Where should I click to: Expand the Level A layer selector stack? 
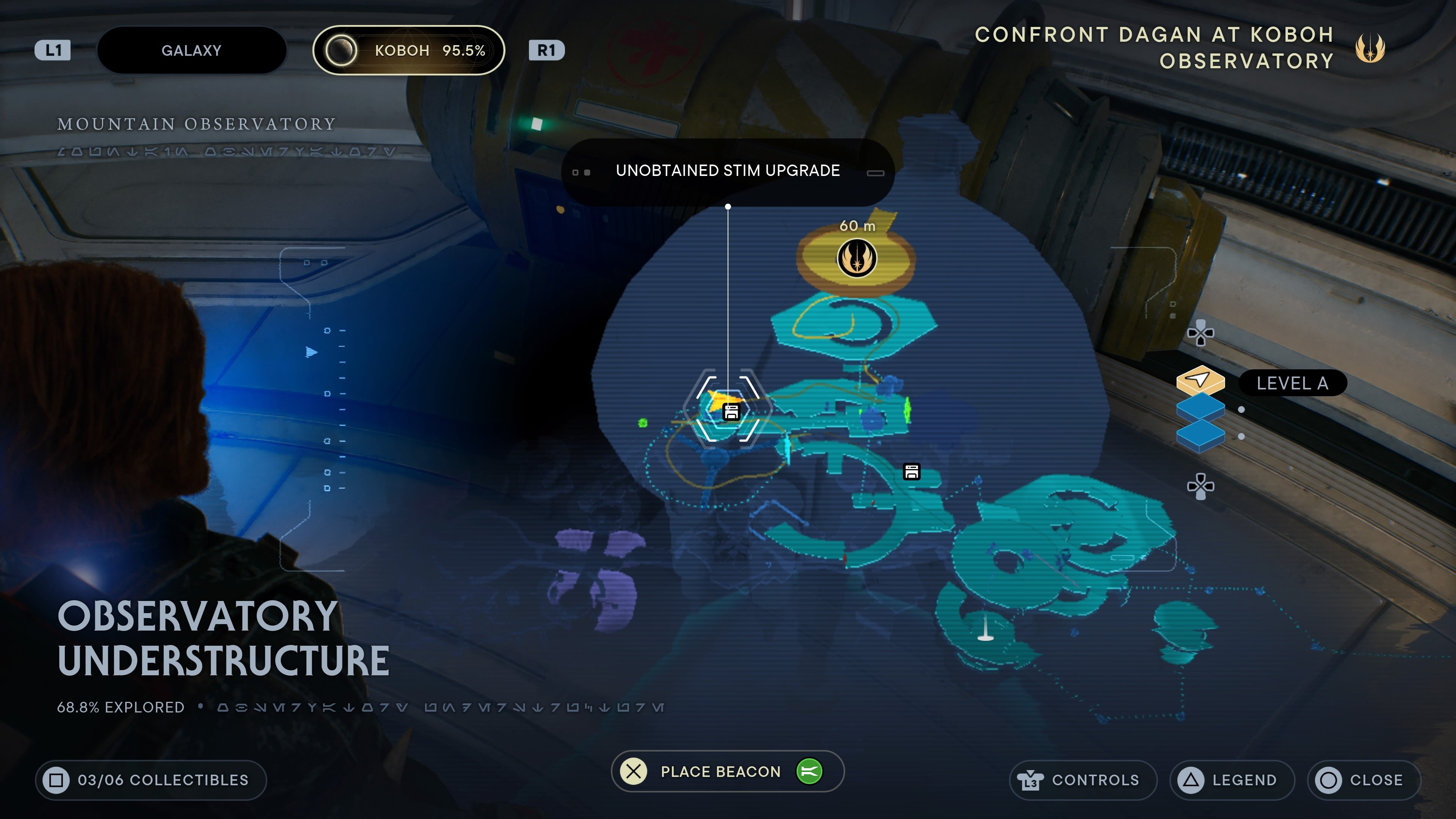point(1293,383)
